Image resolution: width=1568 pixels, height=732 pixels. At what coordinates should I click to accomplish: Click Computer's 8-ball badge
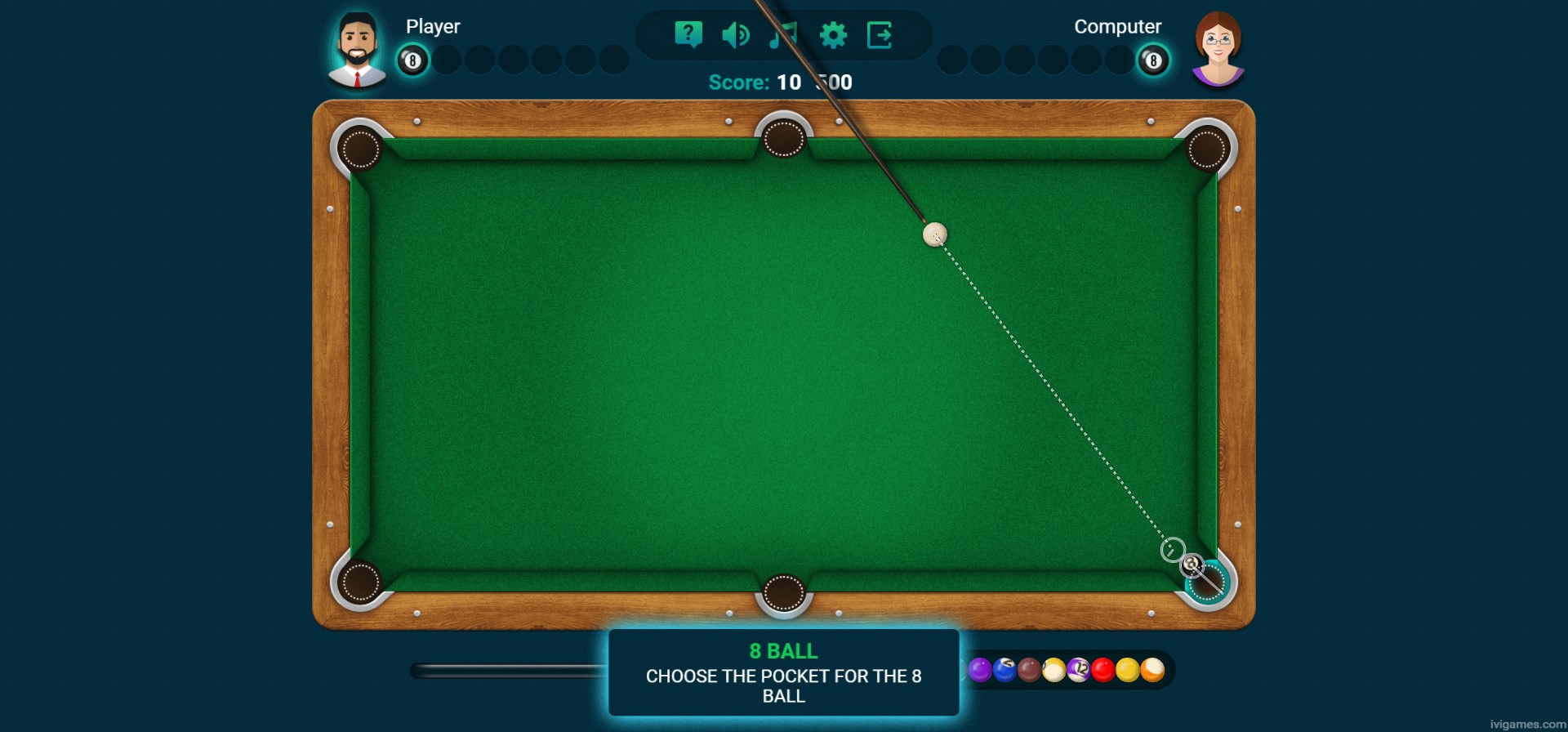click(1152, 60)
